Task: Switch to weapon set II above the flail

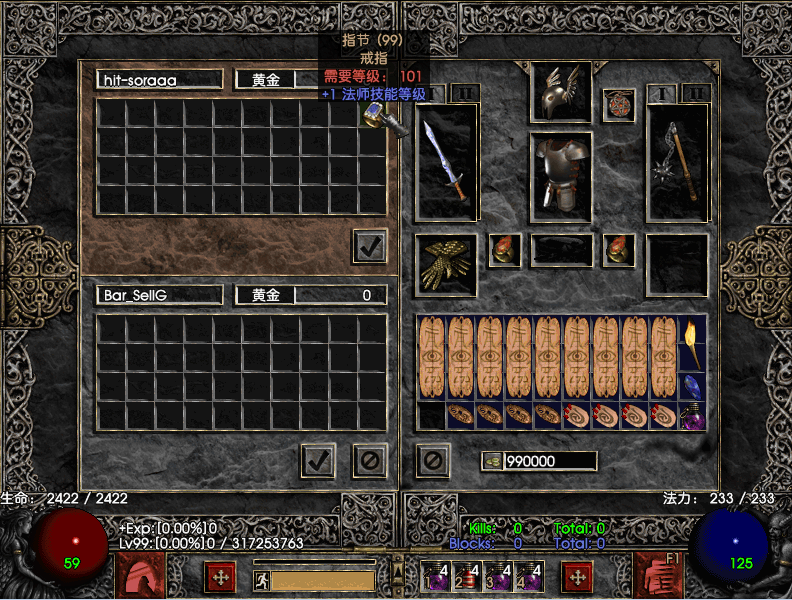Action: point(697,93)
